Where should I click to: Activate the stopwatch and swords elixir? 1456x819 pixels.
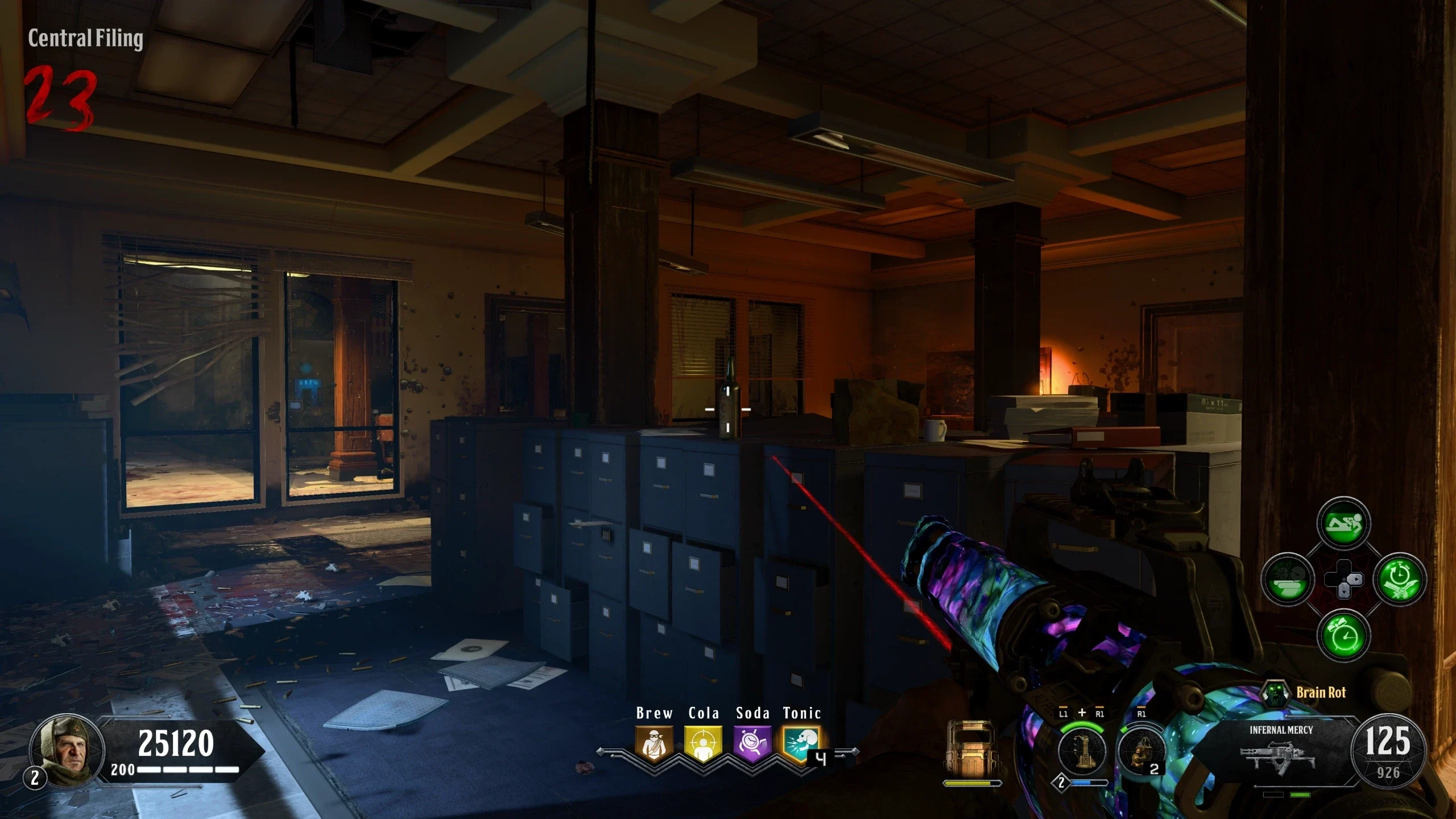(x=1400, y=579)
